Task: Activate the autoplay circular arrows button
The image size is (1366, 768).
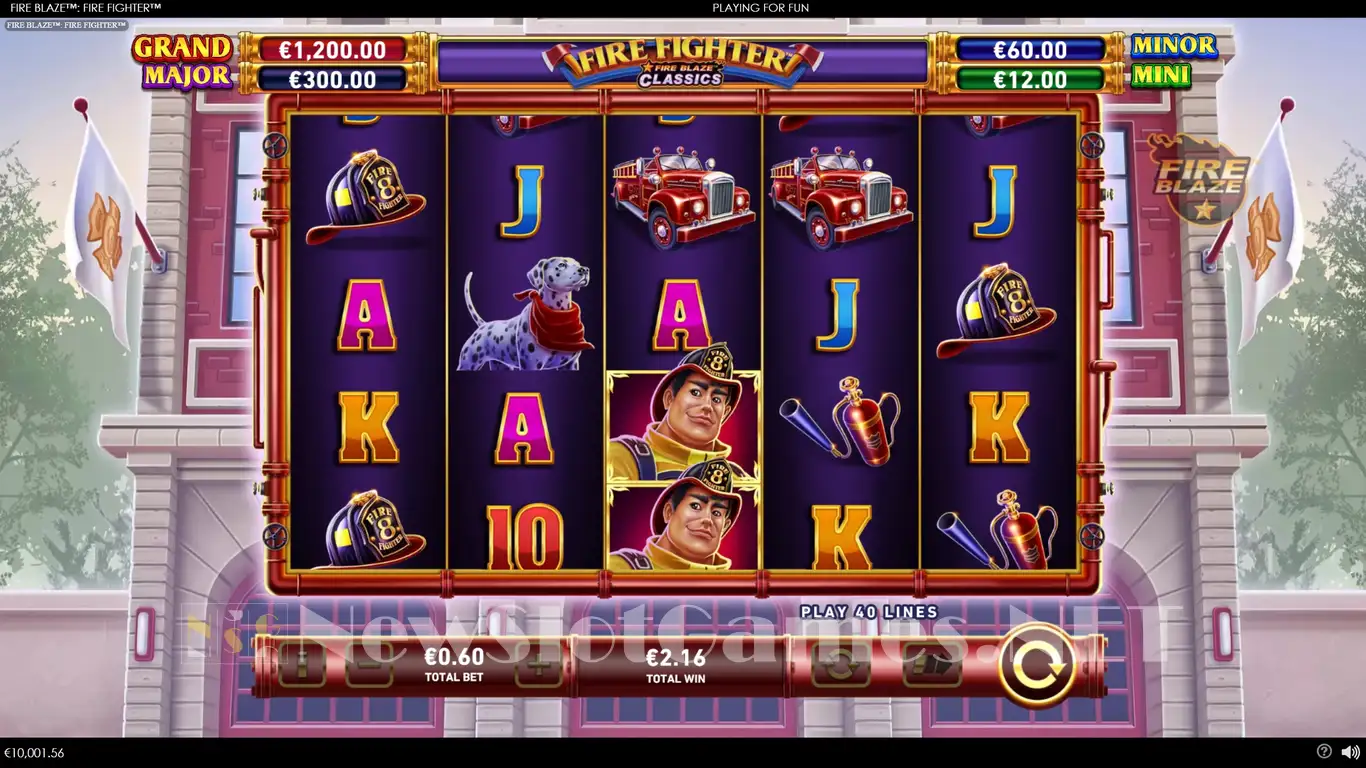Action: [840, 665]
